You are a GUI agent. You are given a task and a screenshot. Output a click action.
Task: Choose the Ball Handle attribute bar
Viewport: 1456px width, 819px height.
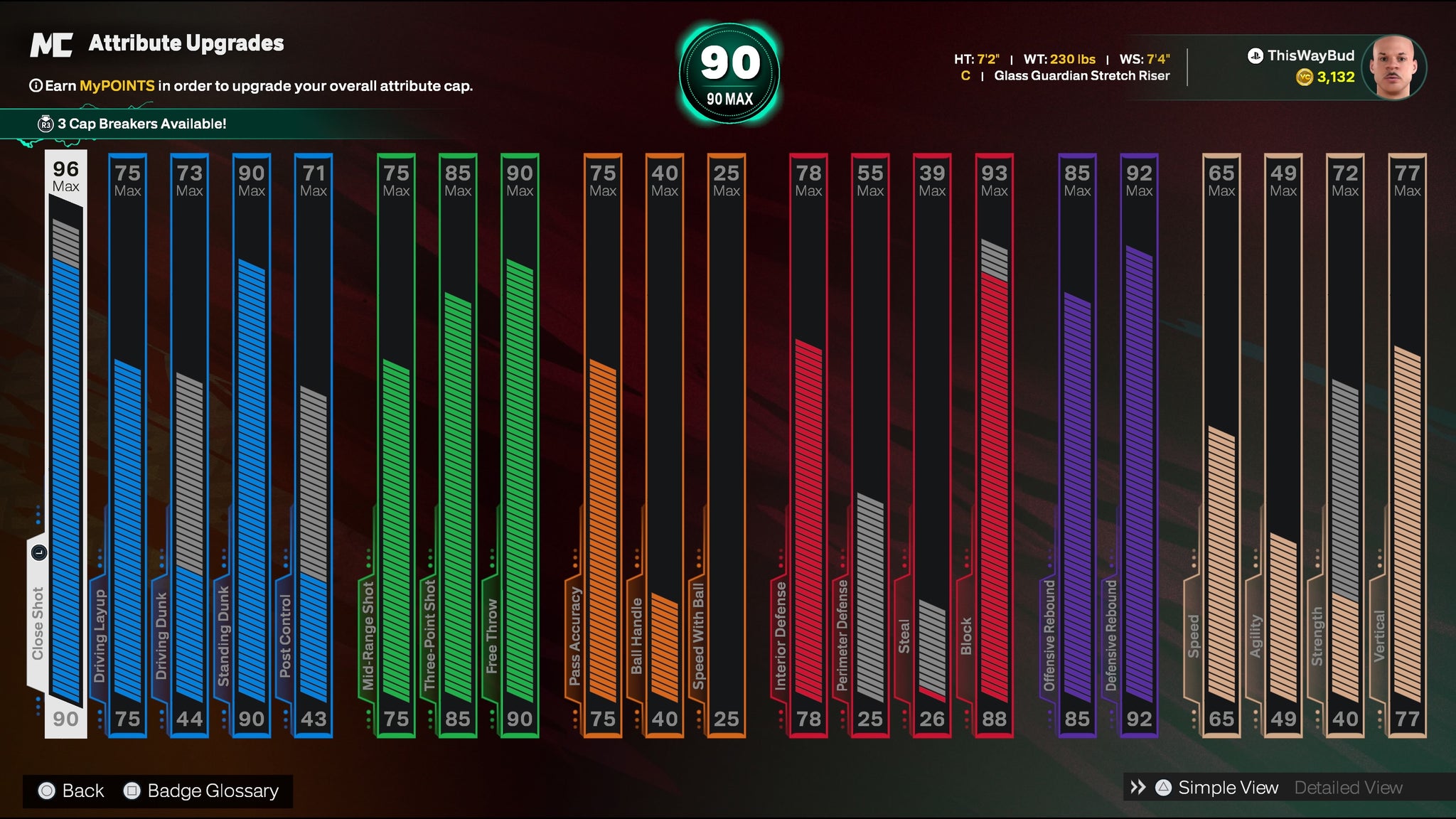[665, 444]
